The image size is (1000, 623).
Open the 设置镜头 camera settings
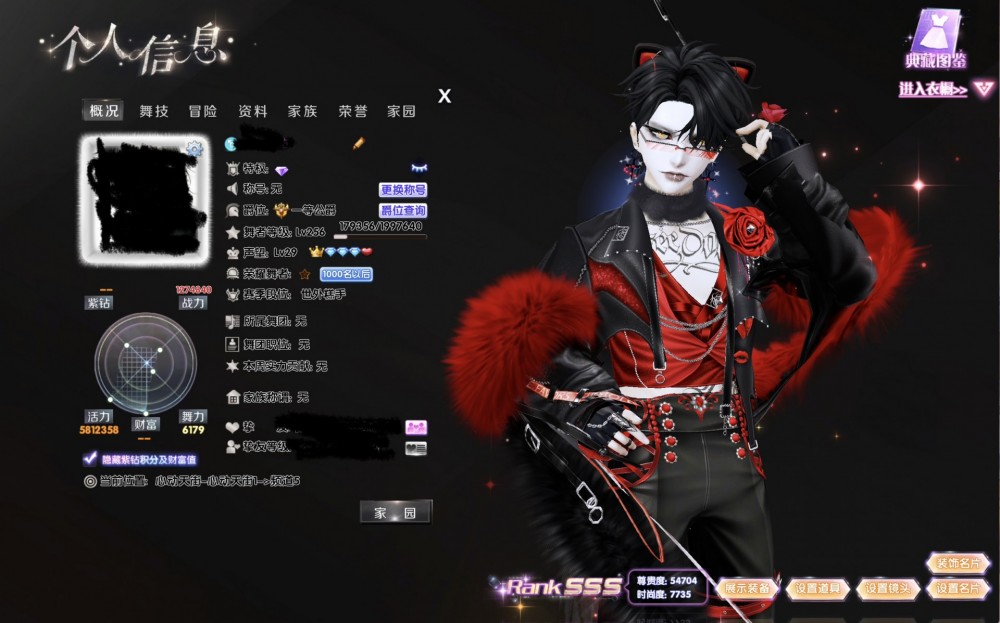[888, 588]
